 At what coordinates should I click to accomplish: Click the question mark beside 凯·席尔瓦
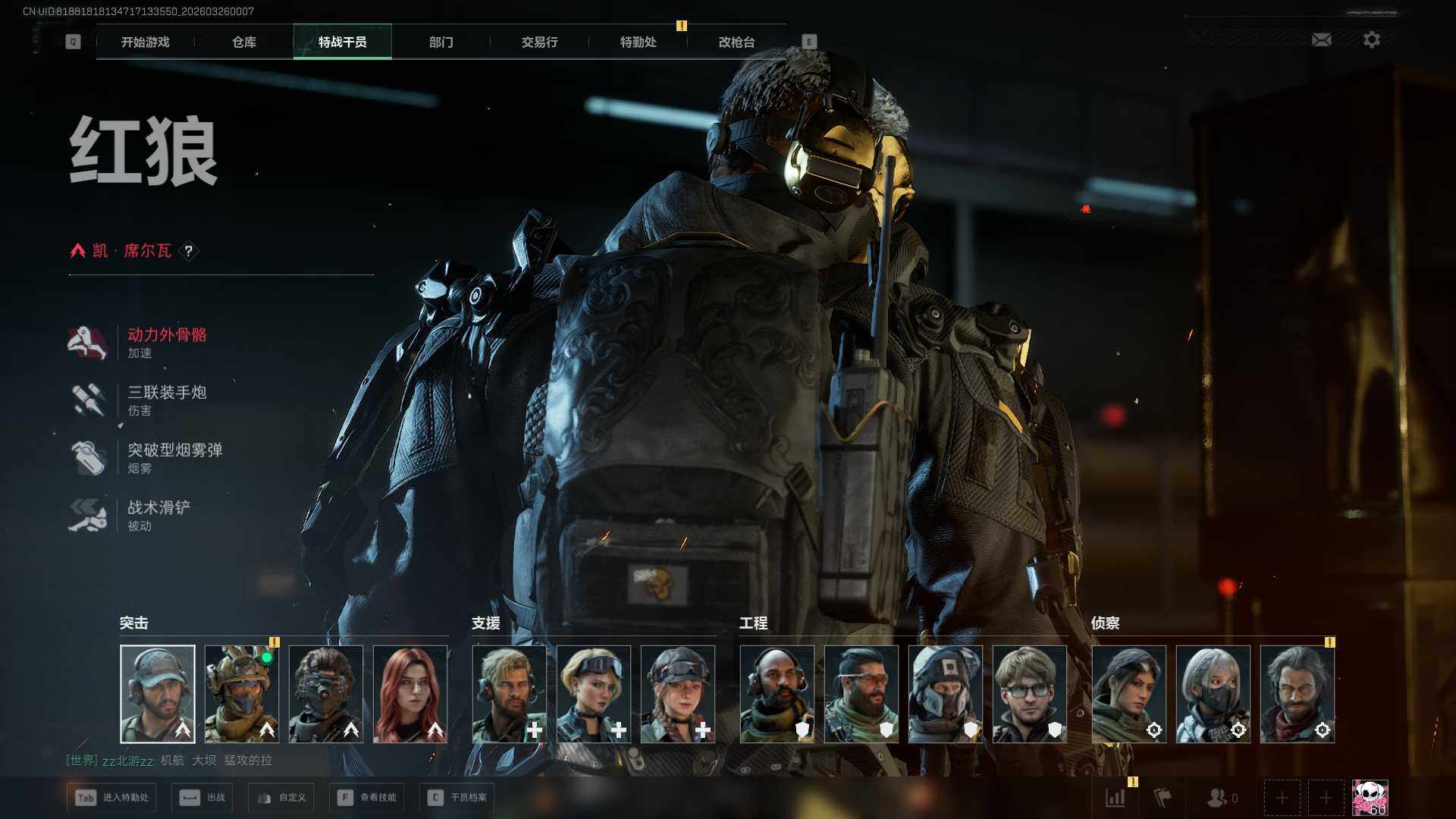(x=189, y=251)
